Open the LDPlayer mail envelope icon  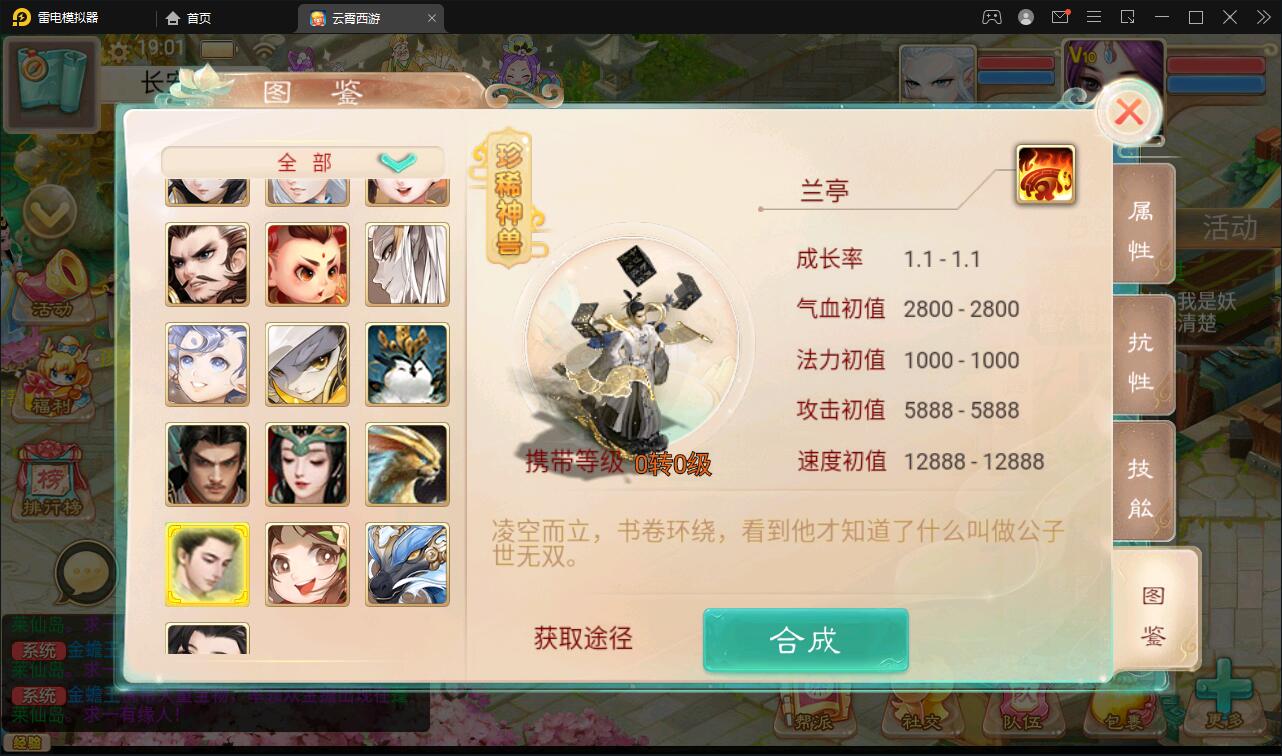pos(1060,17)
